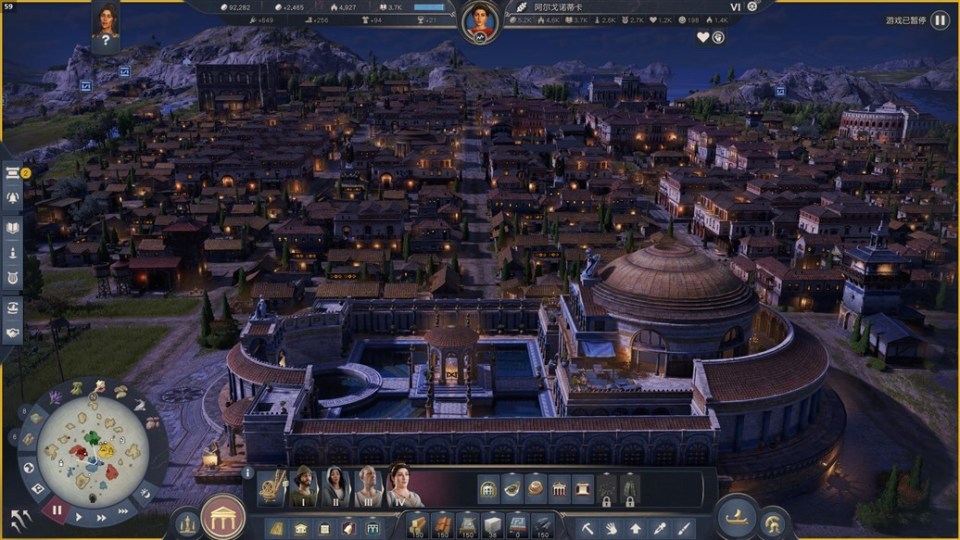The image size is (960, 540).
Task: Click the heart icon under the top bar
Action: (703, 38)
